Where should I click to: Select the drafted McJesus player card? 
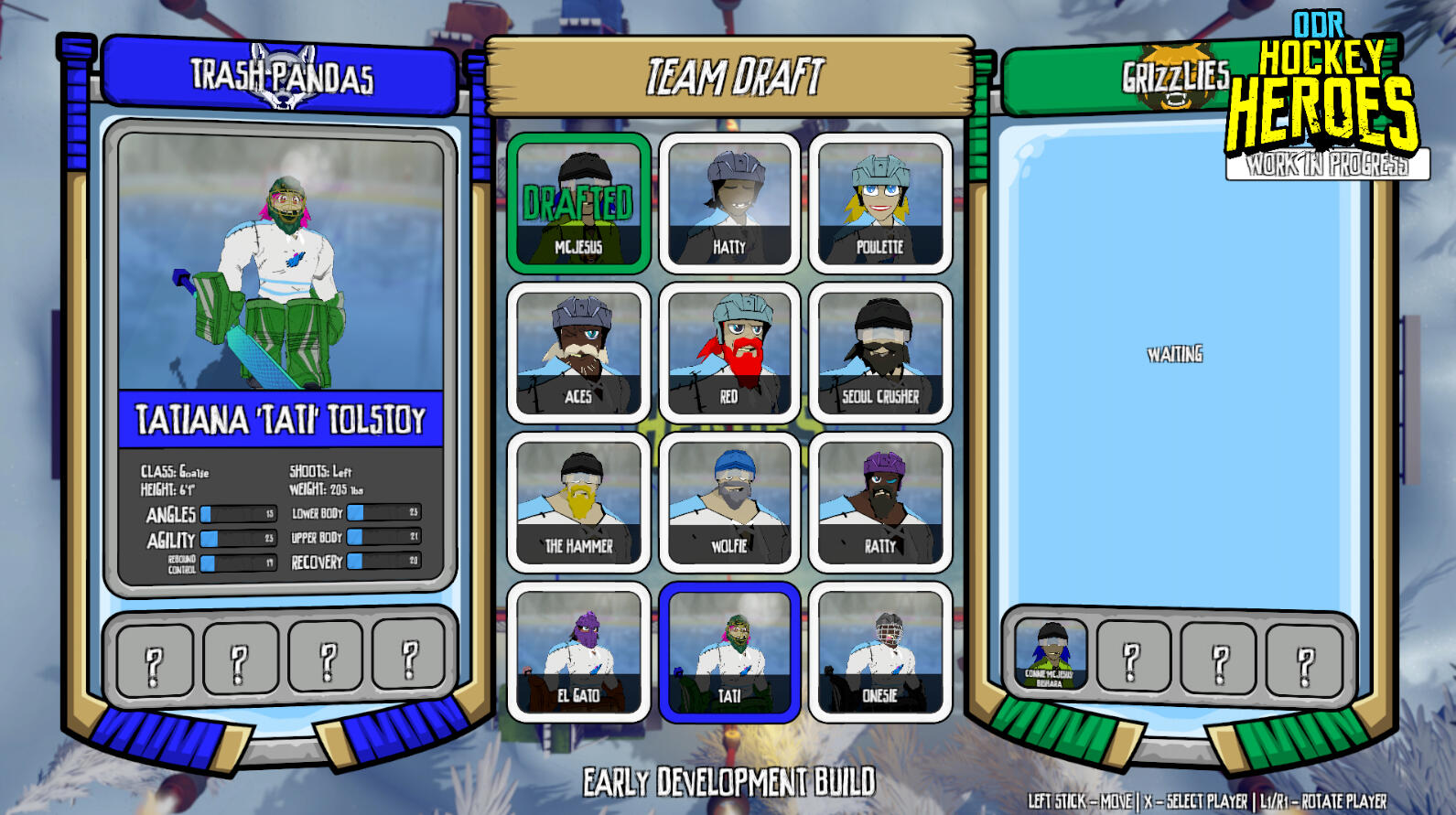577,203
